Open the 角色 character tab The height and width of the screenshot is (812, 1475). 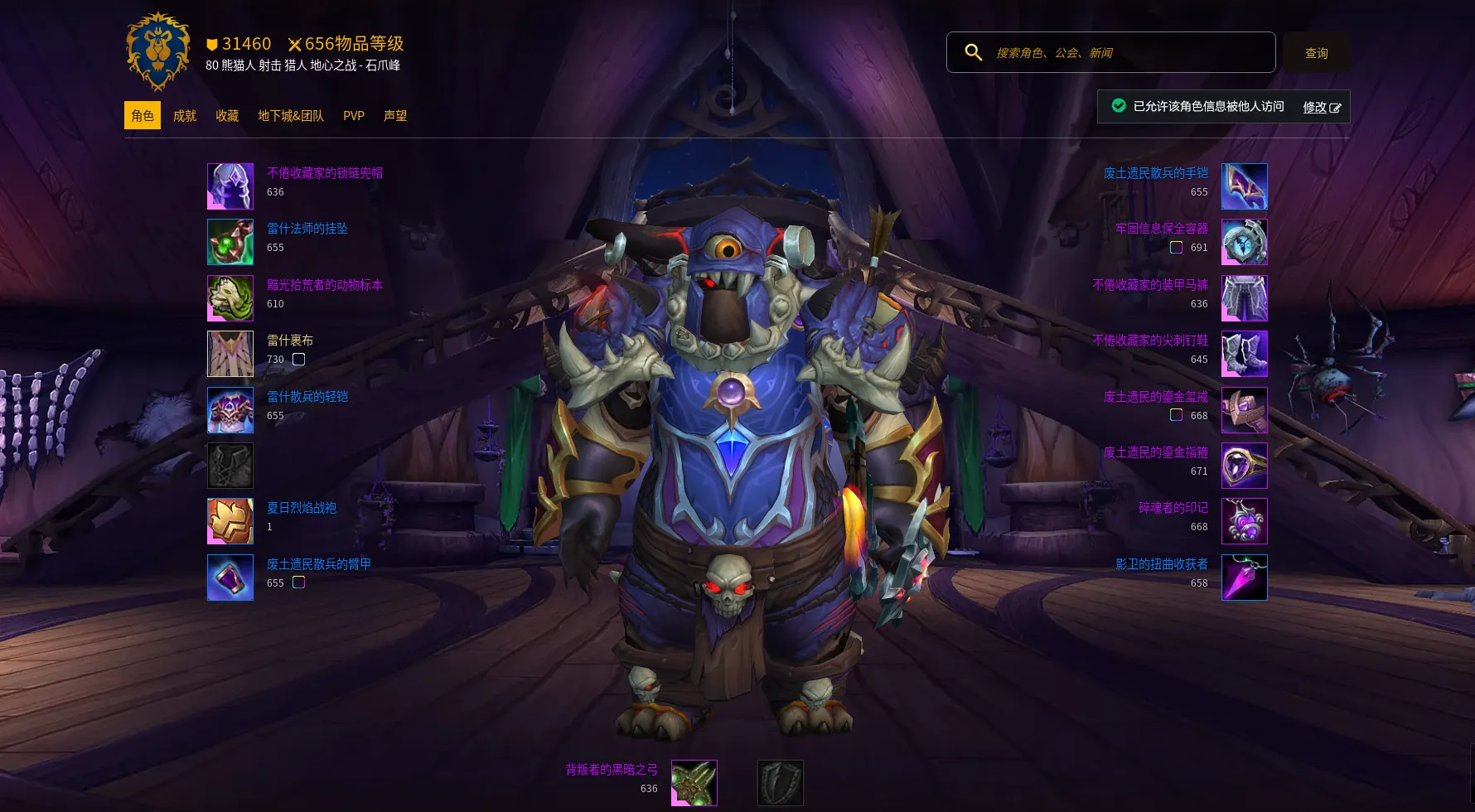(143, 116)
